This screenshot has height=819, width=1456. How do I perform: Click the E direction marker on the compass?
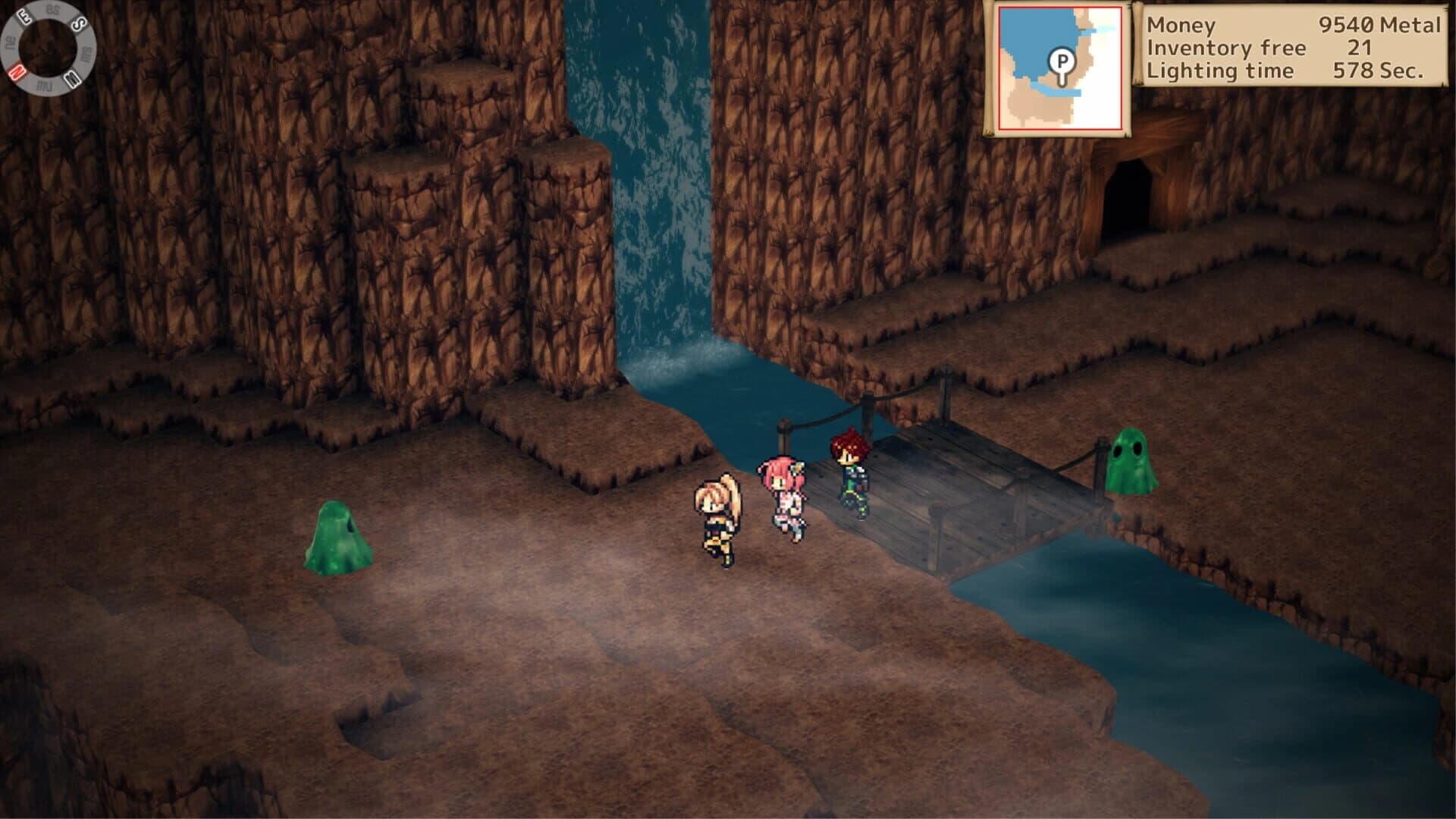click(x=24, y=17)
